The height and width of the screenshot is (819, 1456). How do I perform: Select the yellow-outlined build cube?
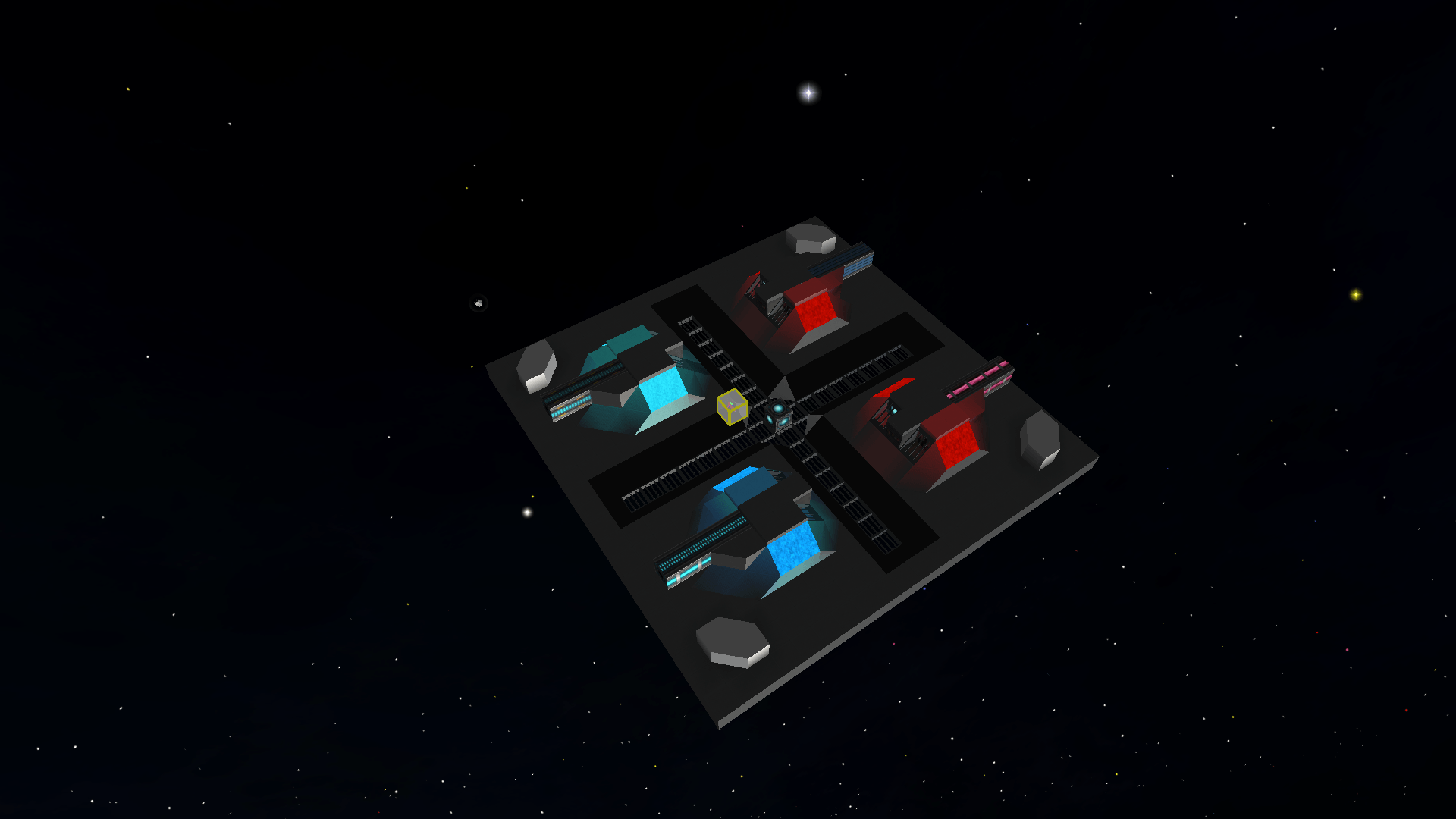point(732,407)
